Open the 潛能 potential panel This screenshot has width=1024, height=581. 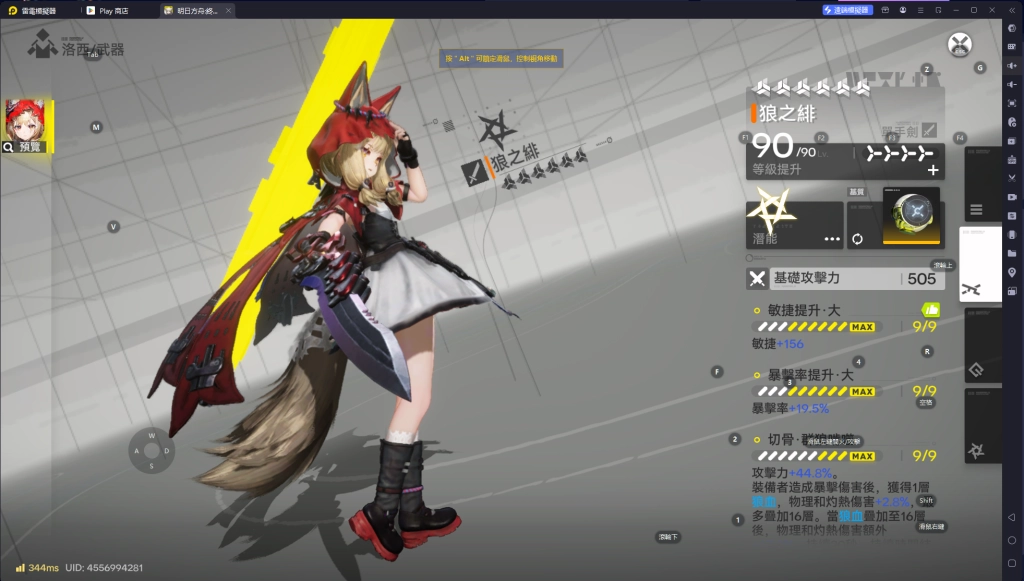point(794,225)
